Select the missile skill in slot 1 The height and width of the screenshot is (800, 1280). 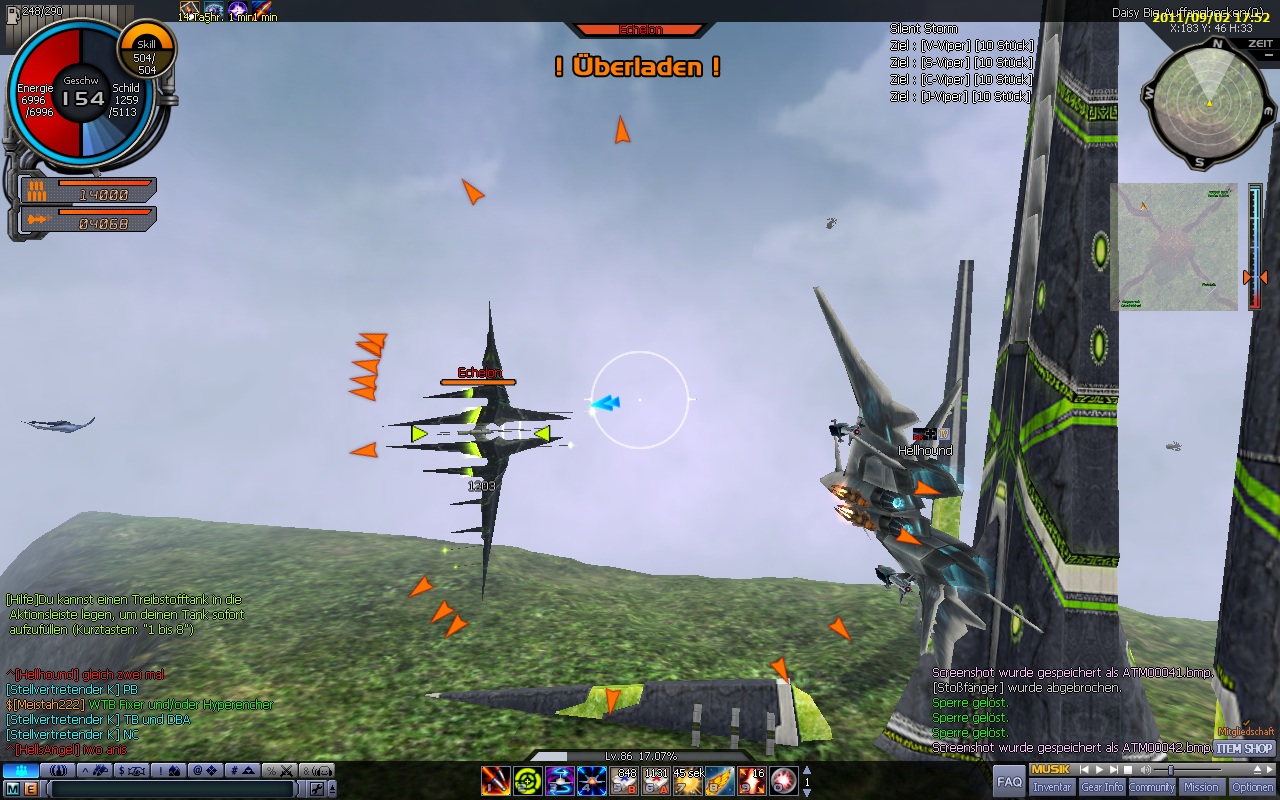point(496,780)
